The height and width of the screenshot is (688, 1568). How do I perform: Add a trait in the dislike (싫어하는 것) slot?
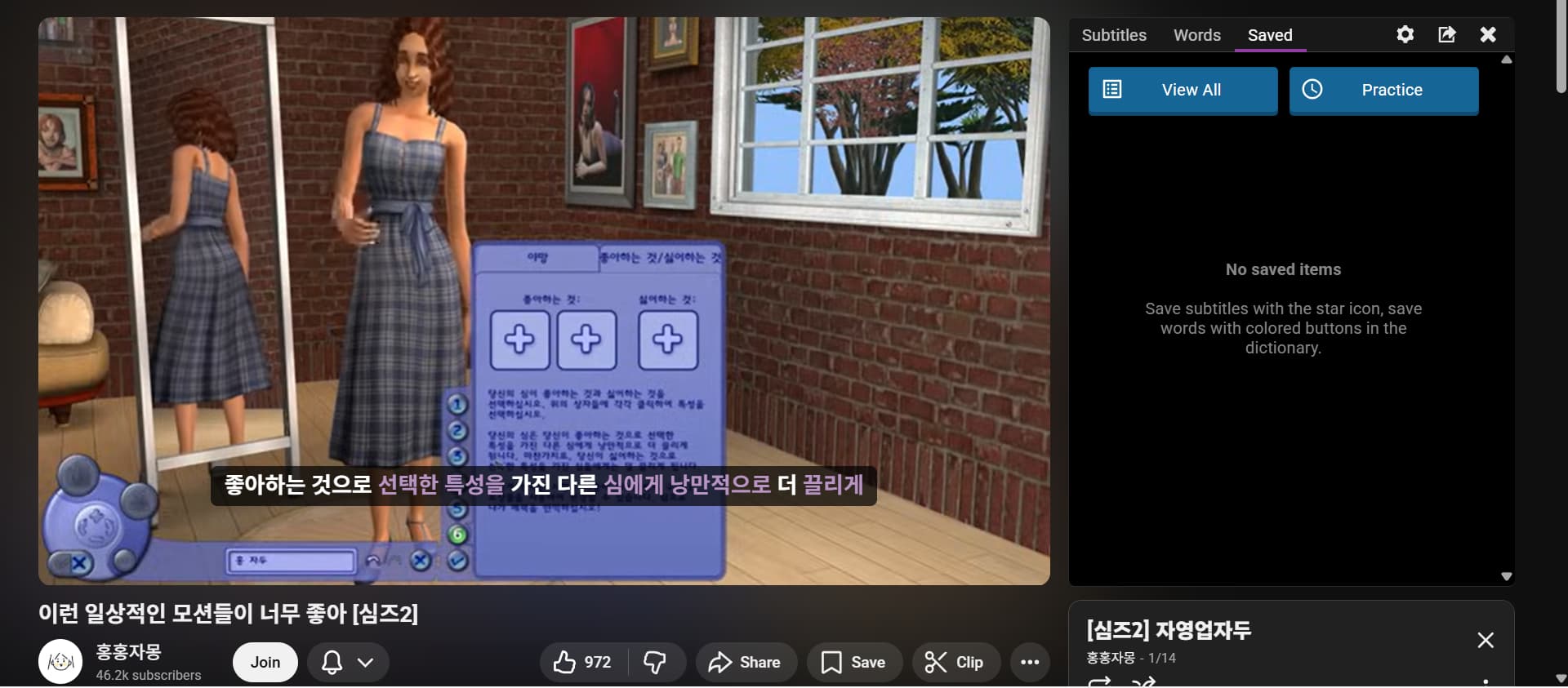coord(667,340)
